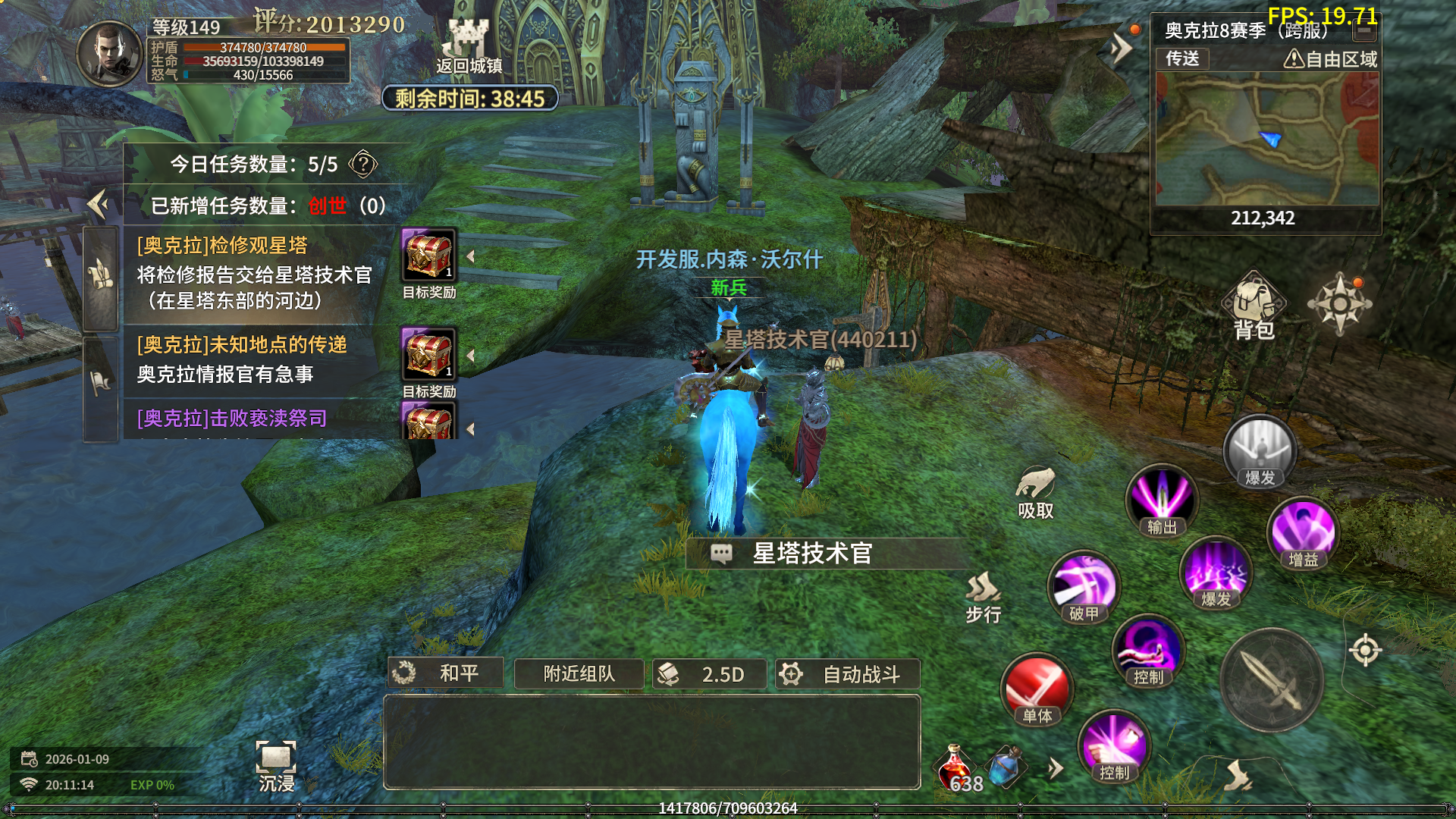Open the minimap
This screenshot has height=819, width=1456.
pos(1266,139)
